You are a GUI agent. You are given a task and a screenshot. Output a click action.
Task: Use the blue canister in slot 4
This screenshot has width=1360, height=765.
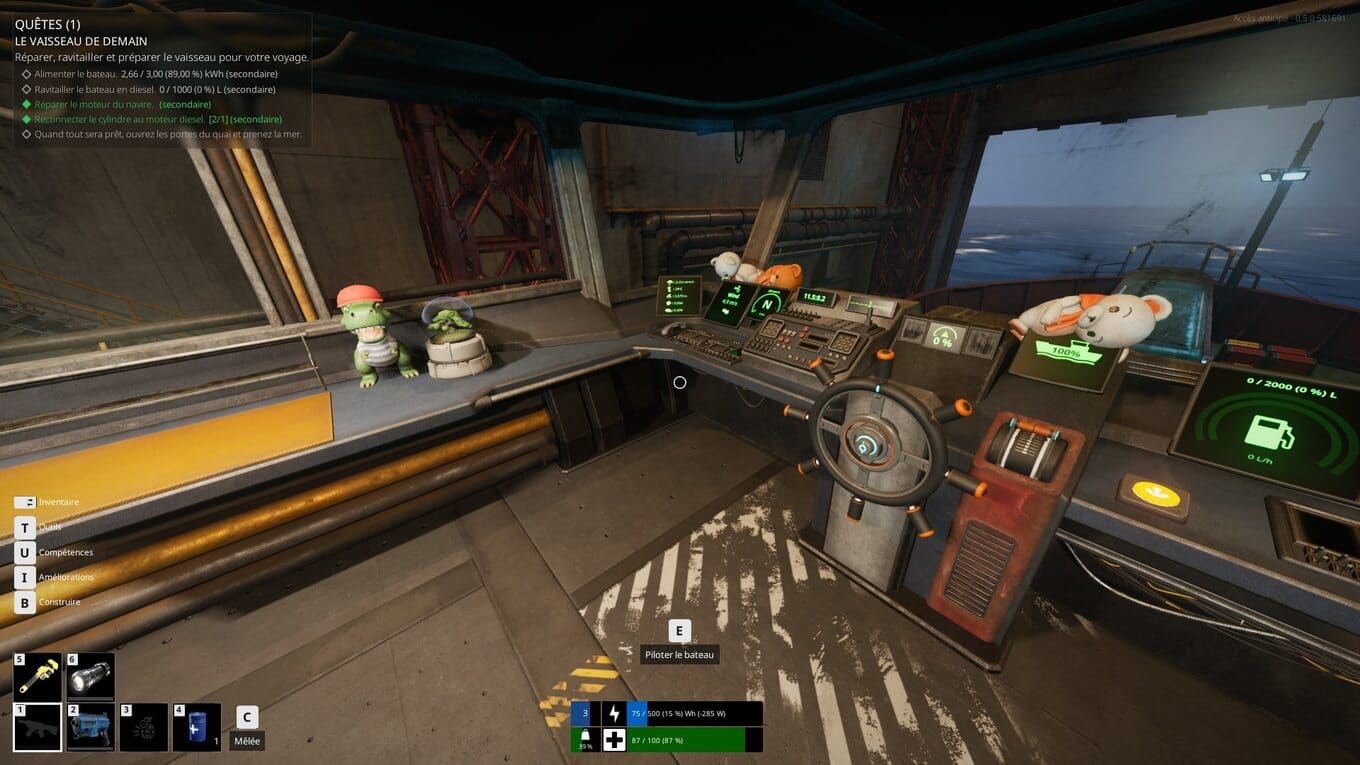pos(197,727)
